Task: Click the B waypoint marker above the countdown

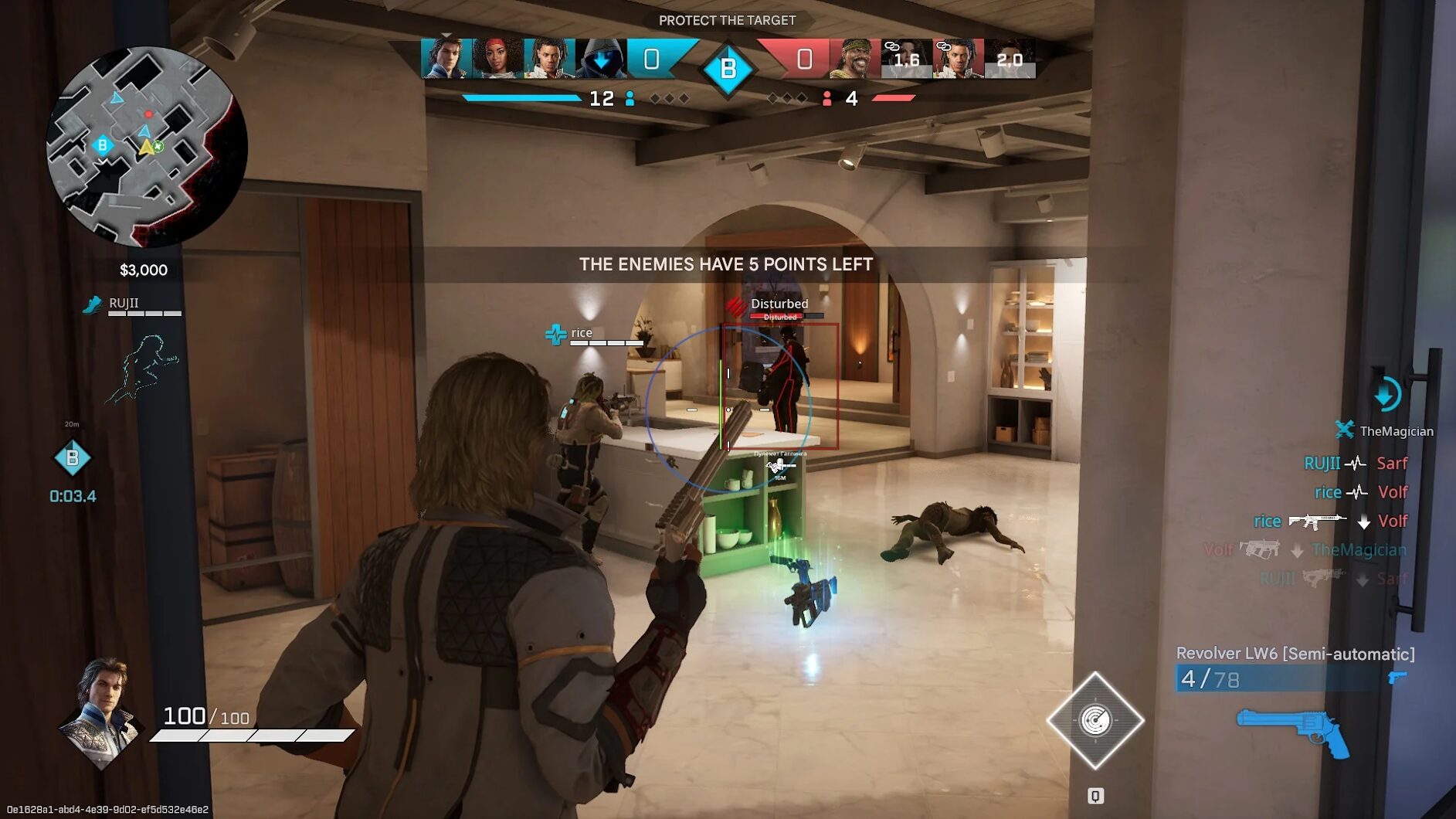Action: [72, 458]
